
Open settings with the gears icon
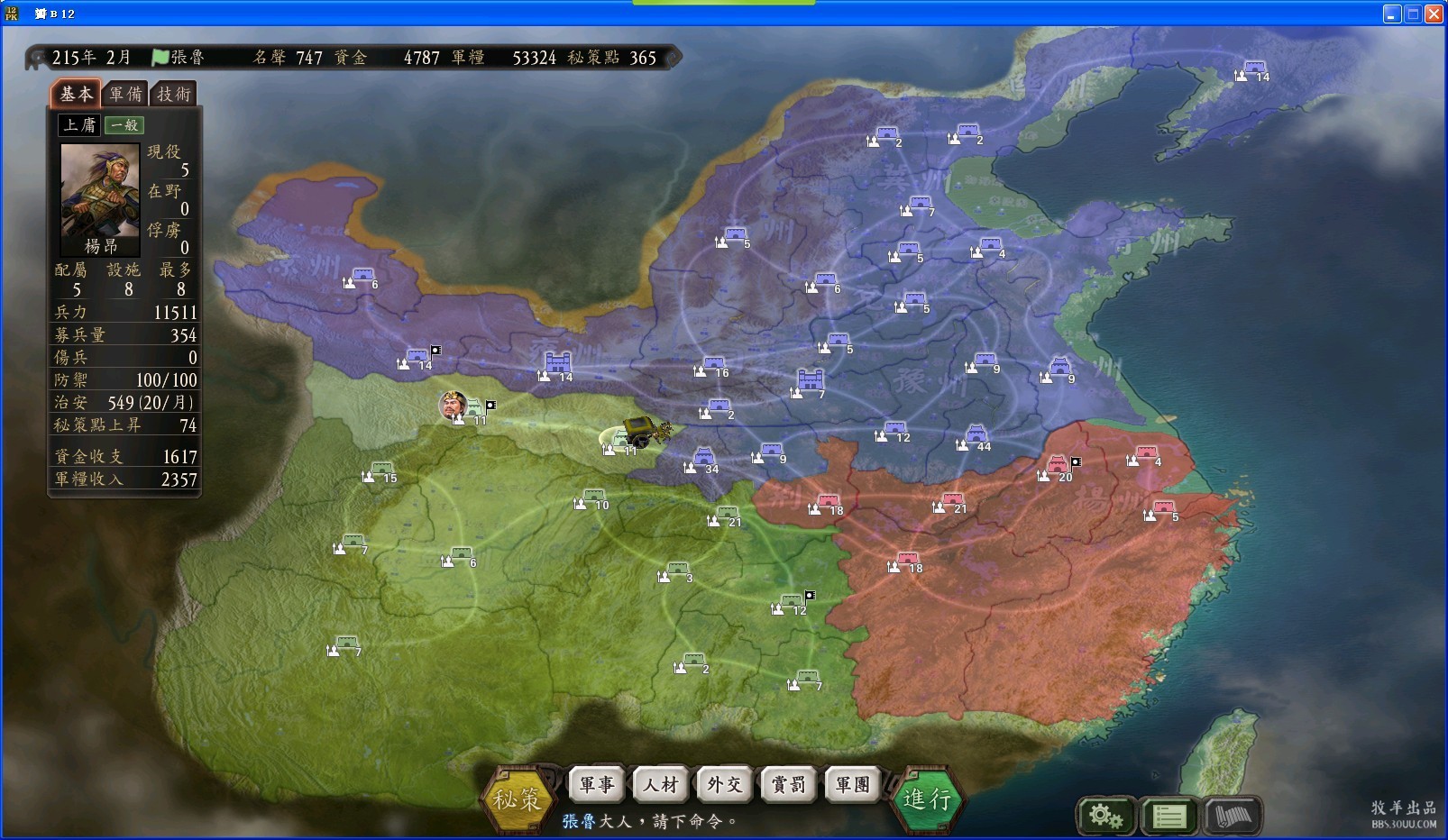point(1105,817)
